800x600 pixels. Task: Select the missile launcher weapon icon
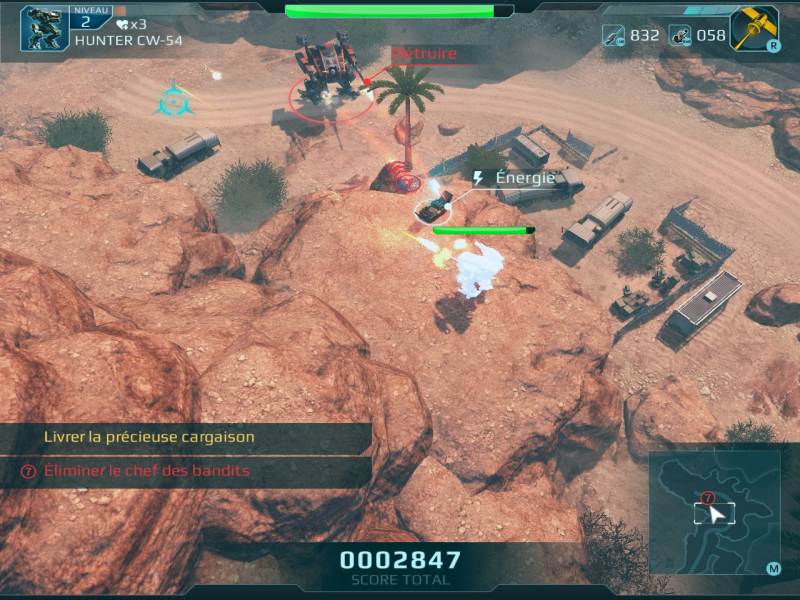pos(680,35)
